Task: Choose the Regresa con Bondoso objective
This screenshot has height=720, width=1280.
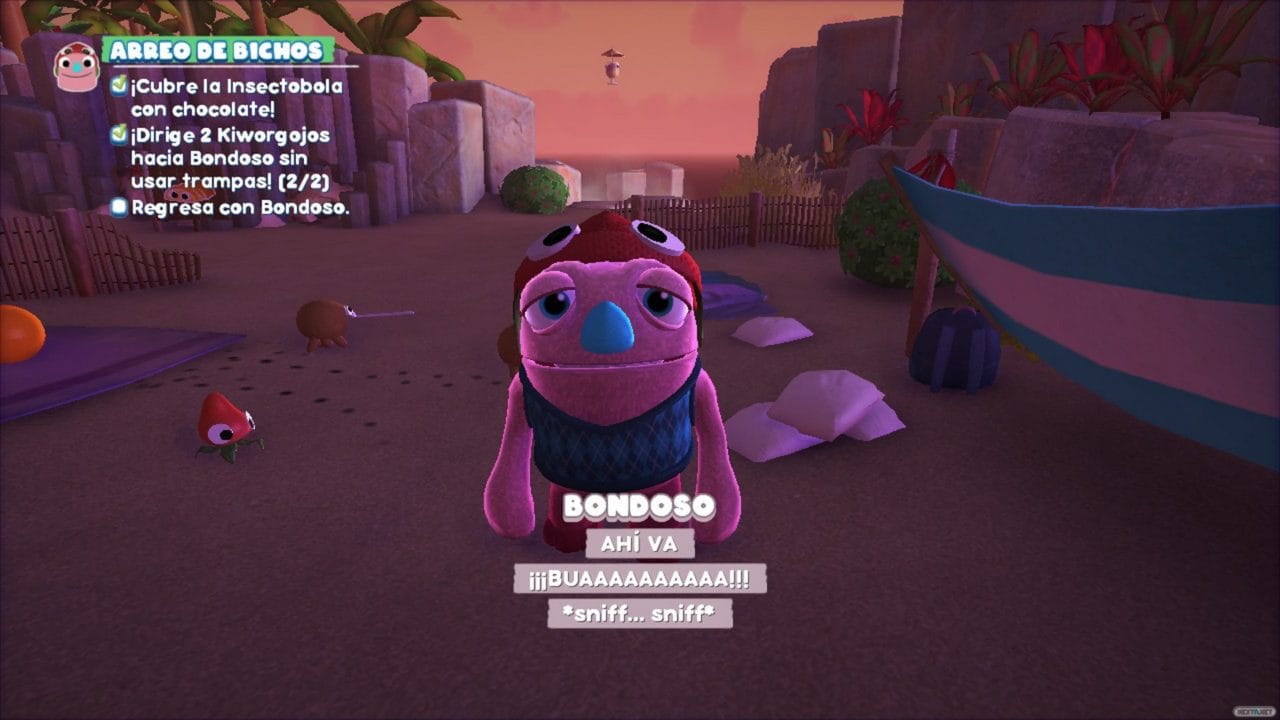Action: [240, 207]
